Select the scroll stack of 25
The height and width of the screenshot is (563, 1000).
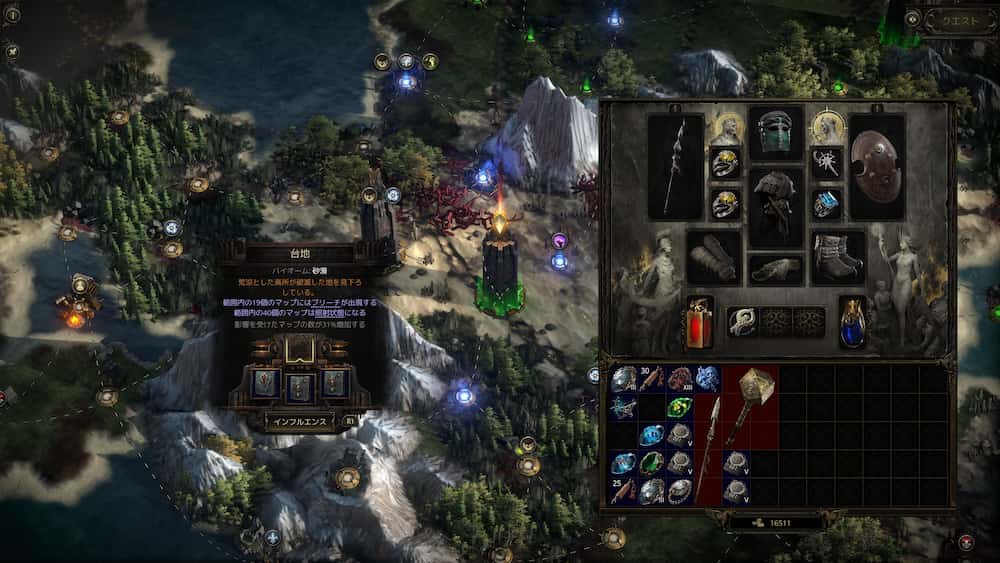623,491
